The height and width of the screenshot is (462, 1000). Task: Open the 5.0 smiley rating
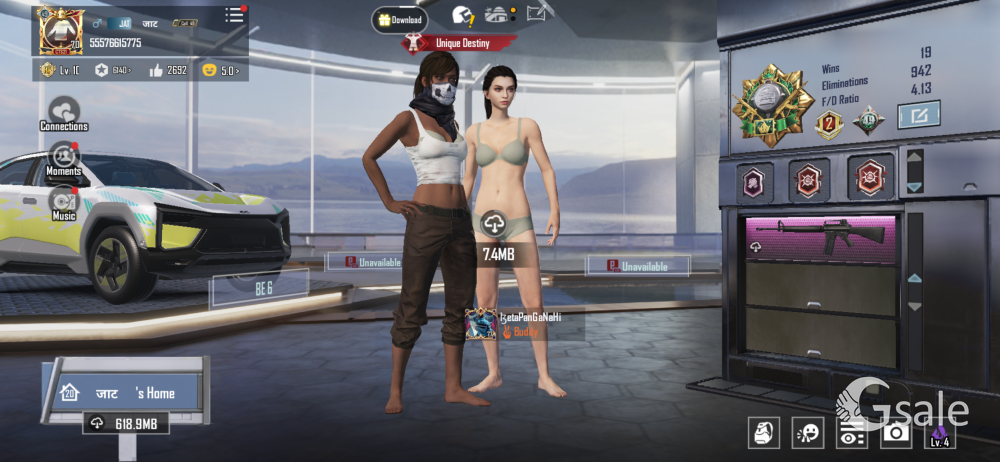pos(222,70)
